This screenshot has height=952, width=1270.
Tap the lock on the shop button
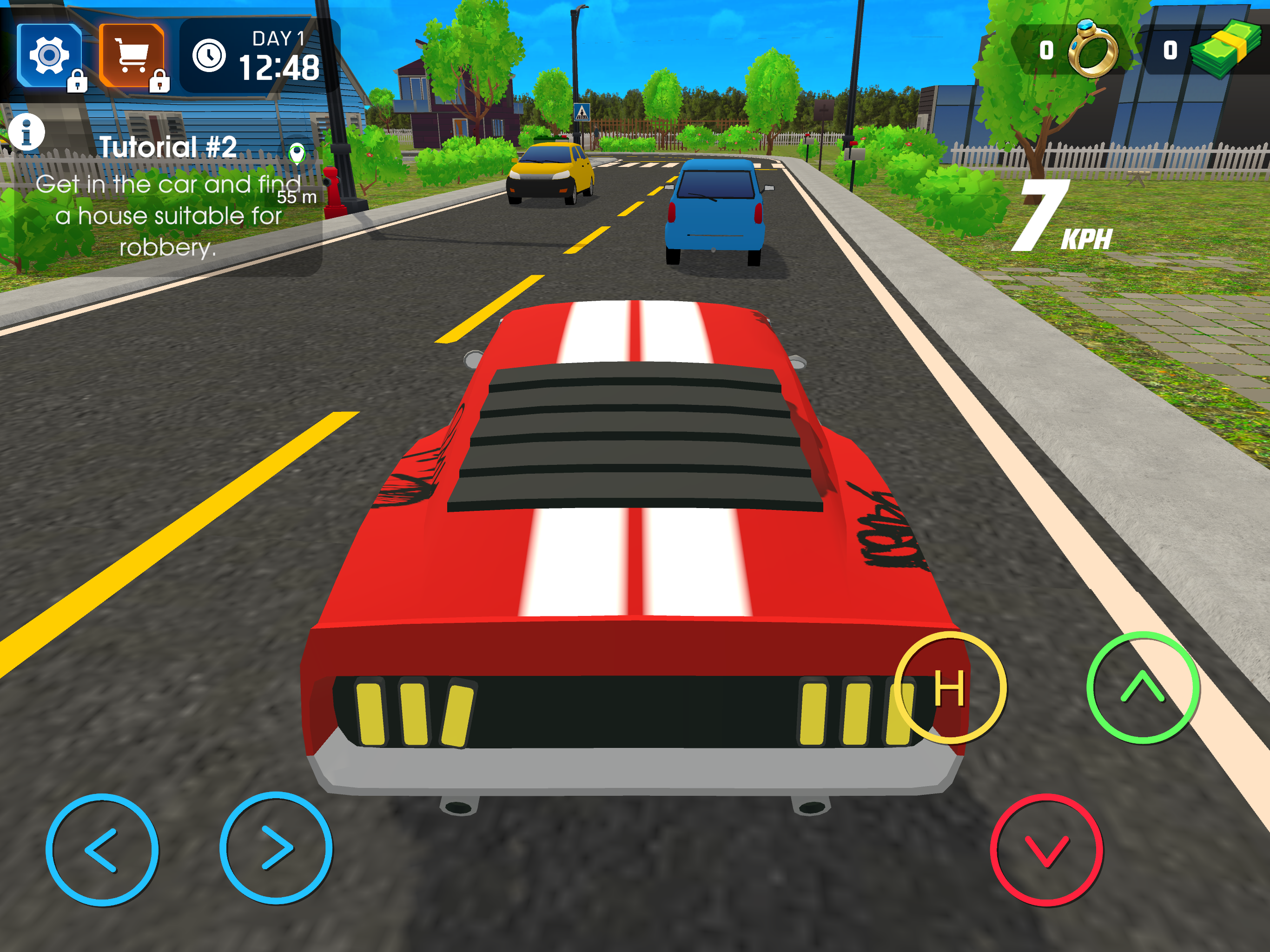[159, 82]
